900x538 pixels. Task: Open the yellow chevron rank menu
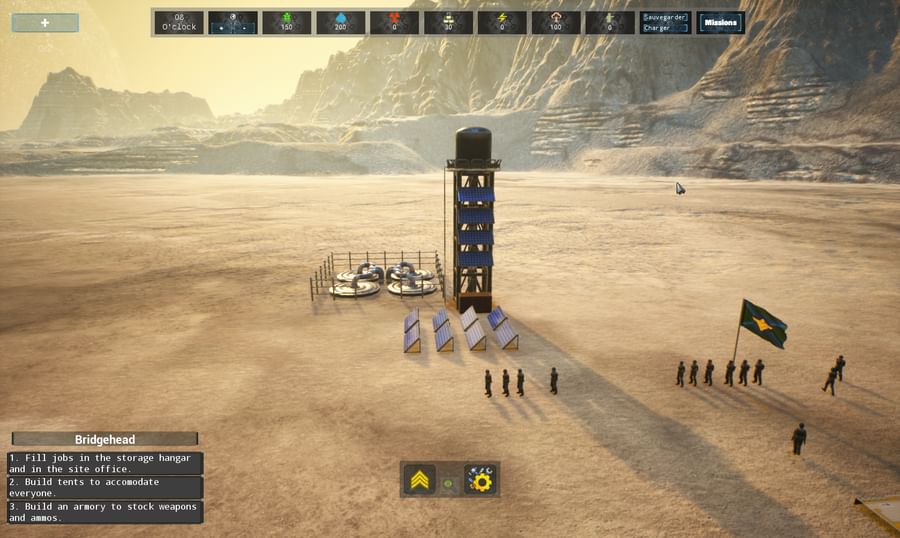[420, 481]
